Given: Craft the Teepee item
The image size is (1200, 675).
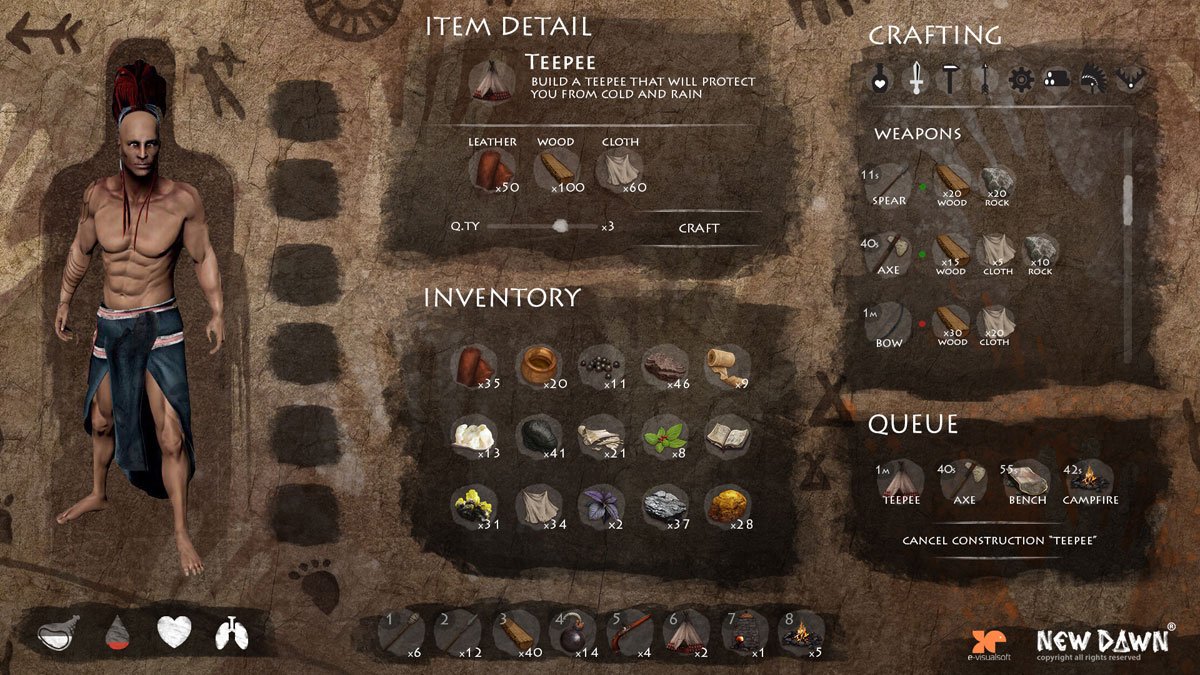Looking at the screenshot, I should click(x=698, y=228).
